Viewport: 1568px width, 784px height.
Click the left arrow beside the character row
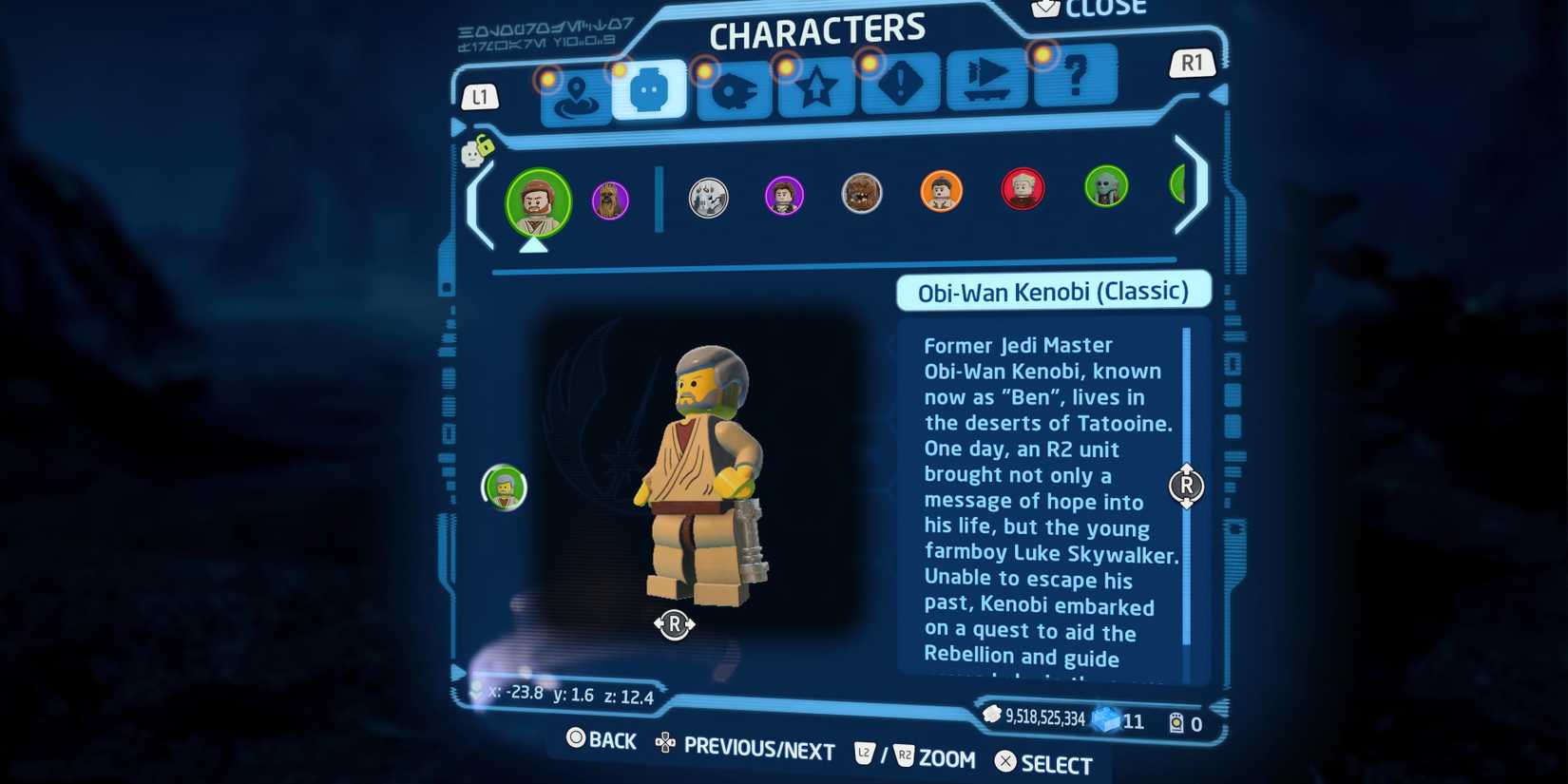475,204
